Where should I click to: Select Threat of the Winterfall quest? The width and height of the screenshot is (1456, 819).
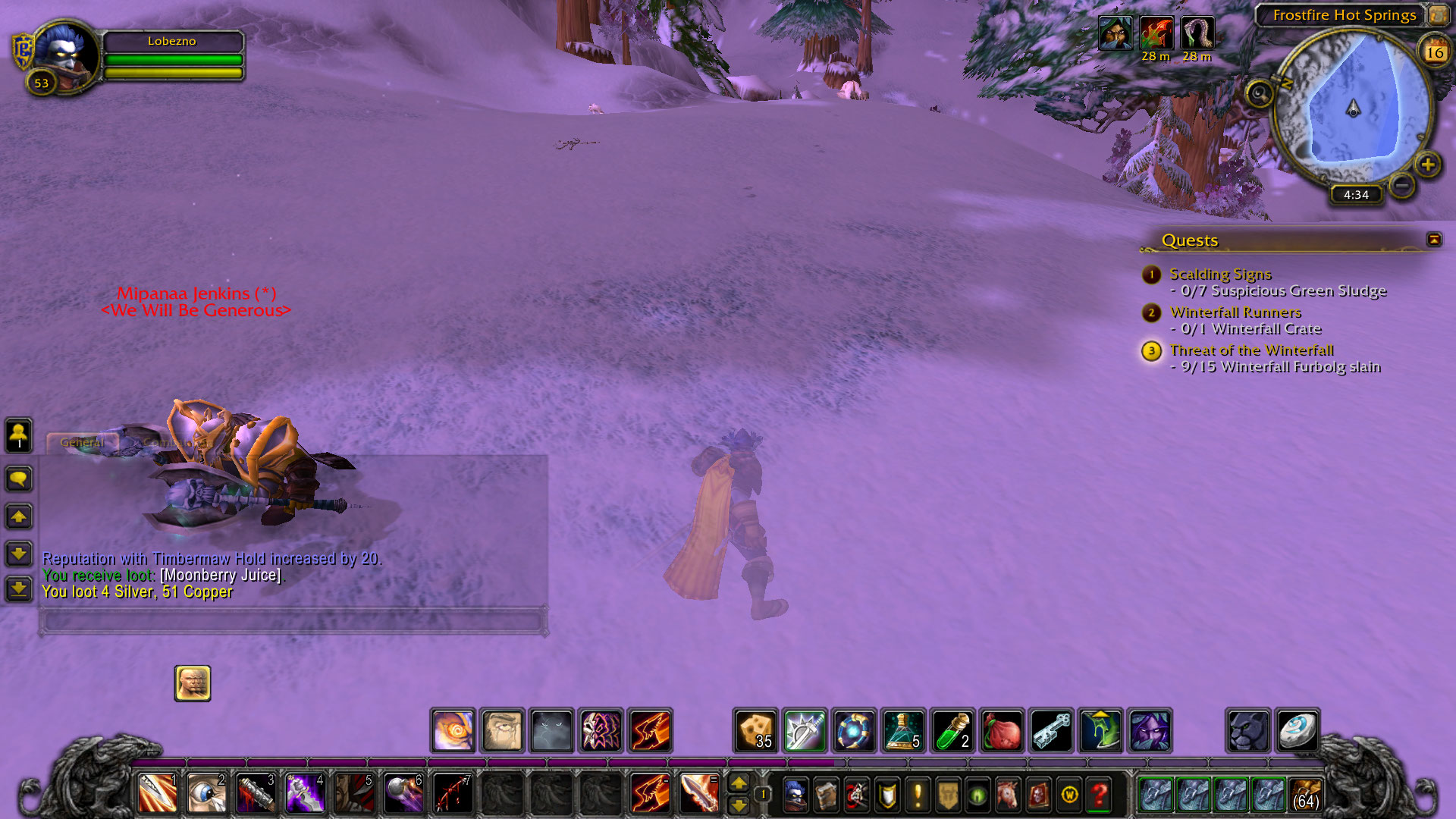pyautogui.click(x=1251, y=350)
